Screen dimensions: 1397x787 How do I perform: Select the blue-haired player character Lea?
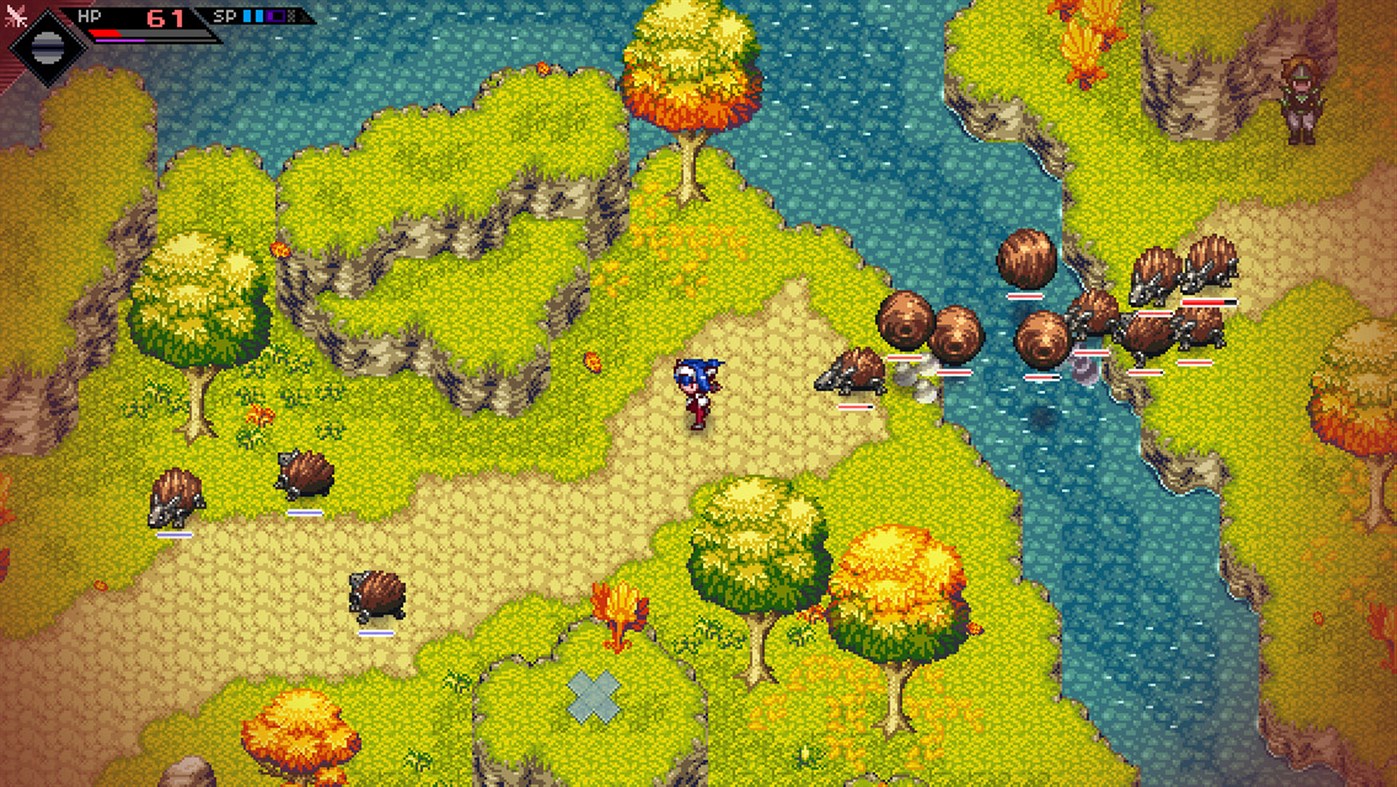[x=700, y=395]
